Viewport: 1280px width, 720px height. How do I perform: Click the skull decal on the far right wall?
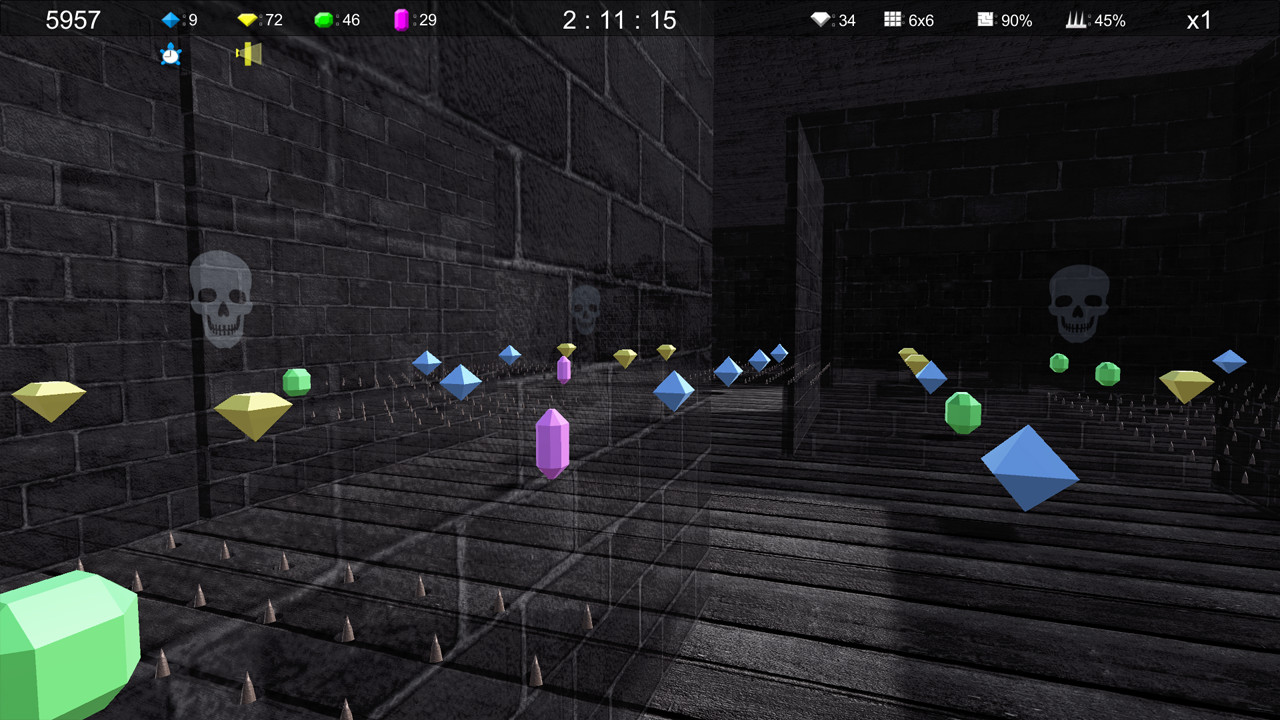pyautogui.click(x=1081, y=300)
